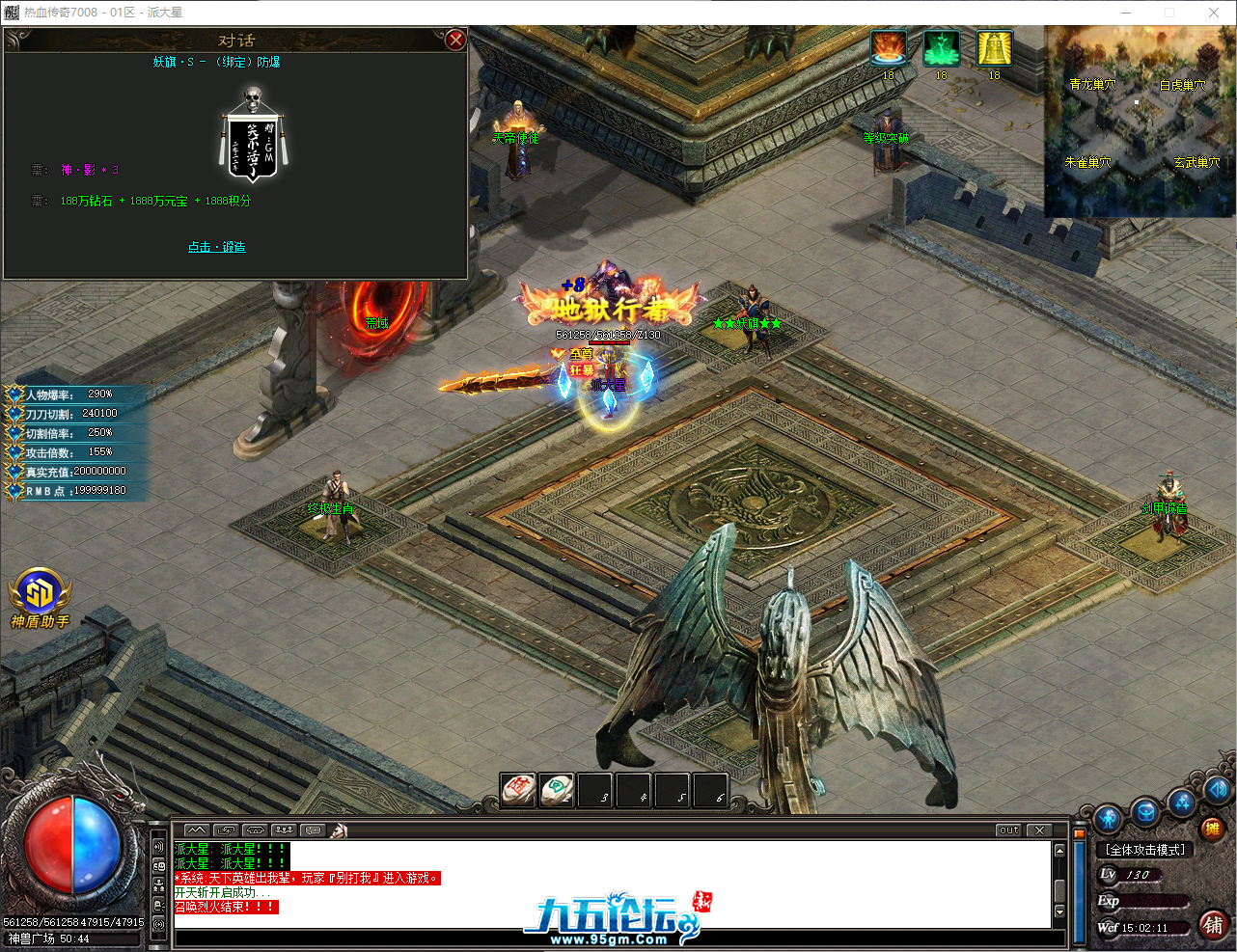Click the green skull buff icon
The image size is (1237, 952).
[x=941, y=46]
